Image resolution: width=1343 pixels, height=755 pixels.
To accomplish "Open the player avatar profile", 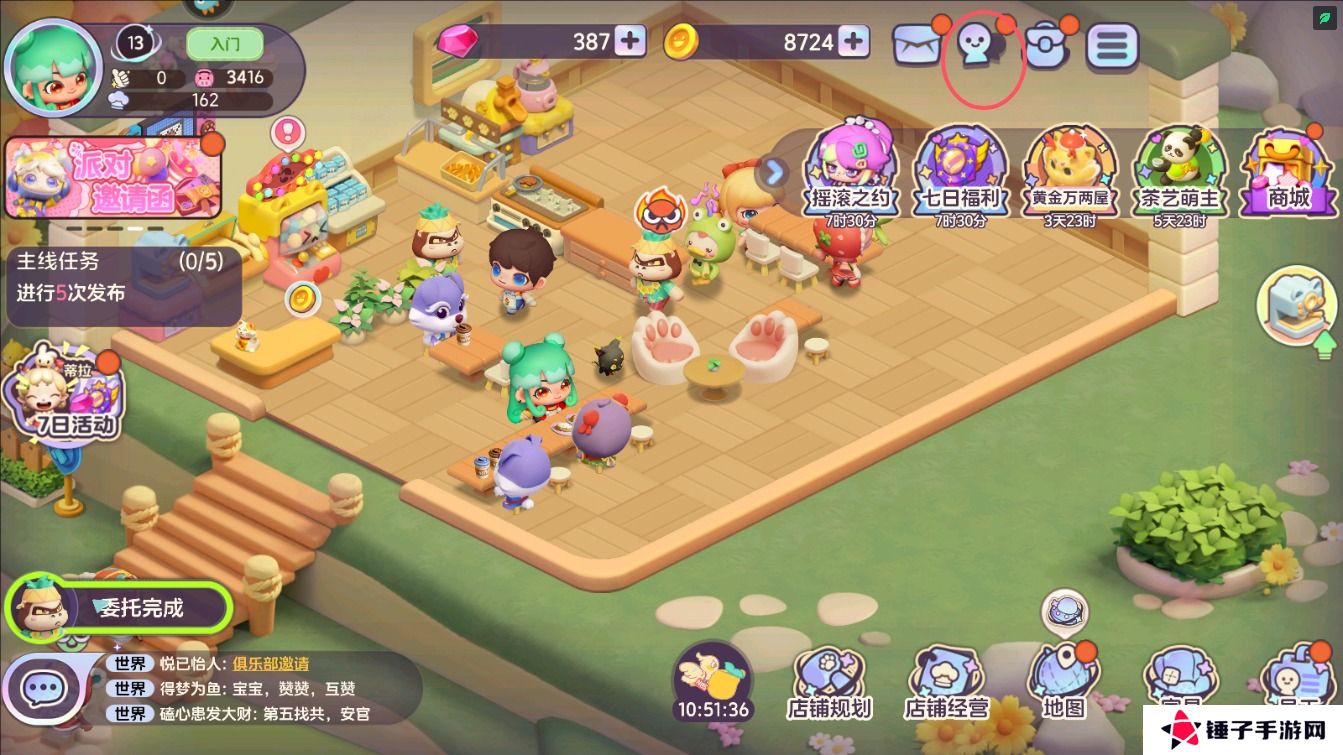I will 53,67.
